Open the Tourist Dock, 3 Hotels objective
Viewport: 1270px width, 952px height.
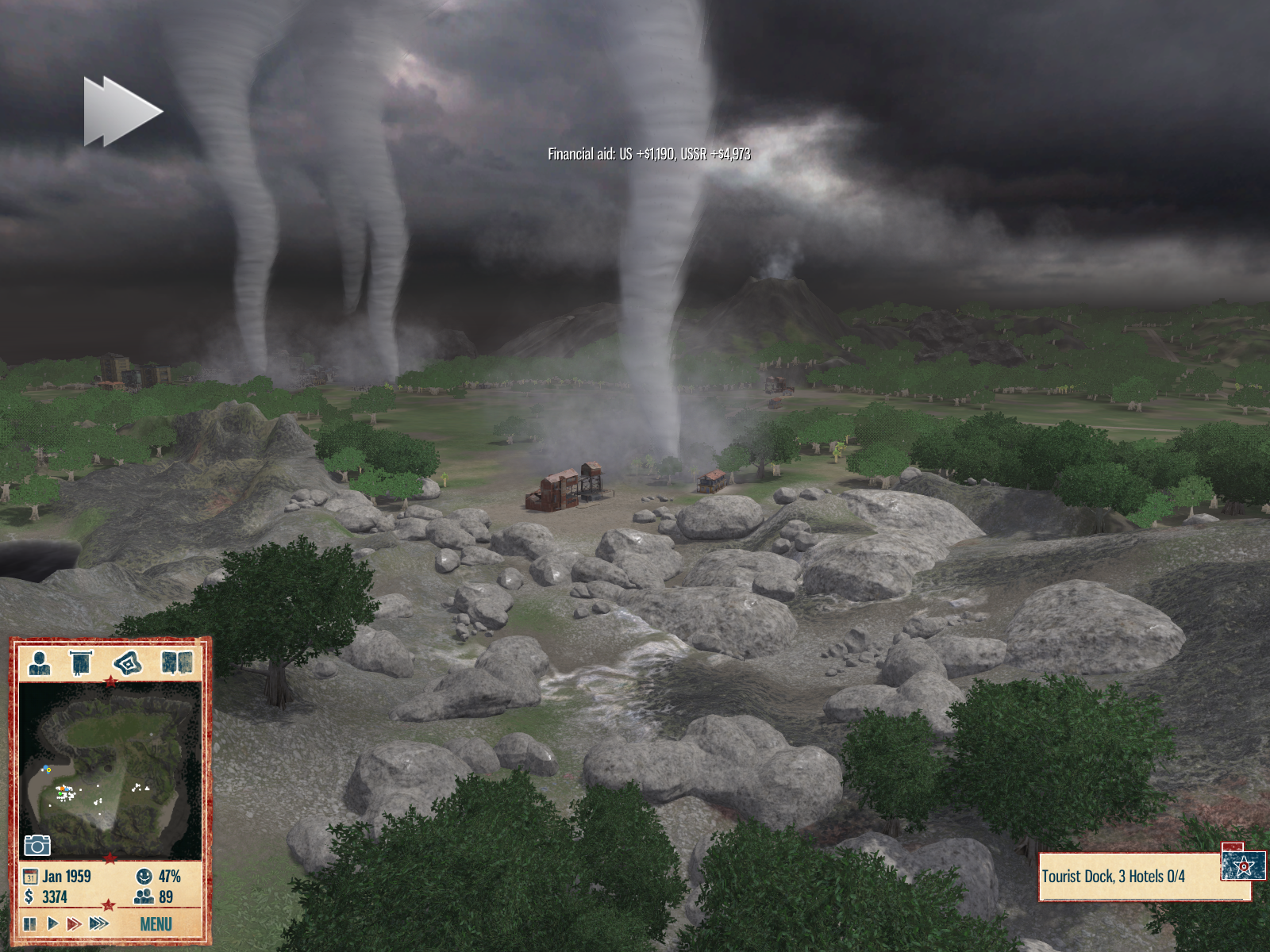1127,877
